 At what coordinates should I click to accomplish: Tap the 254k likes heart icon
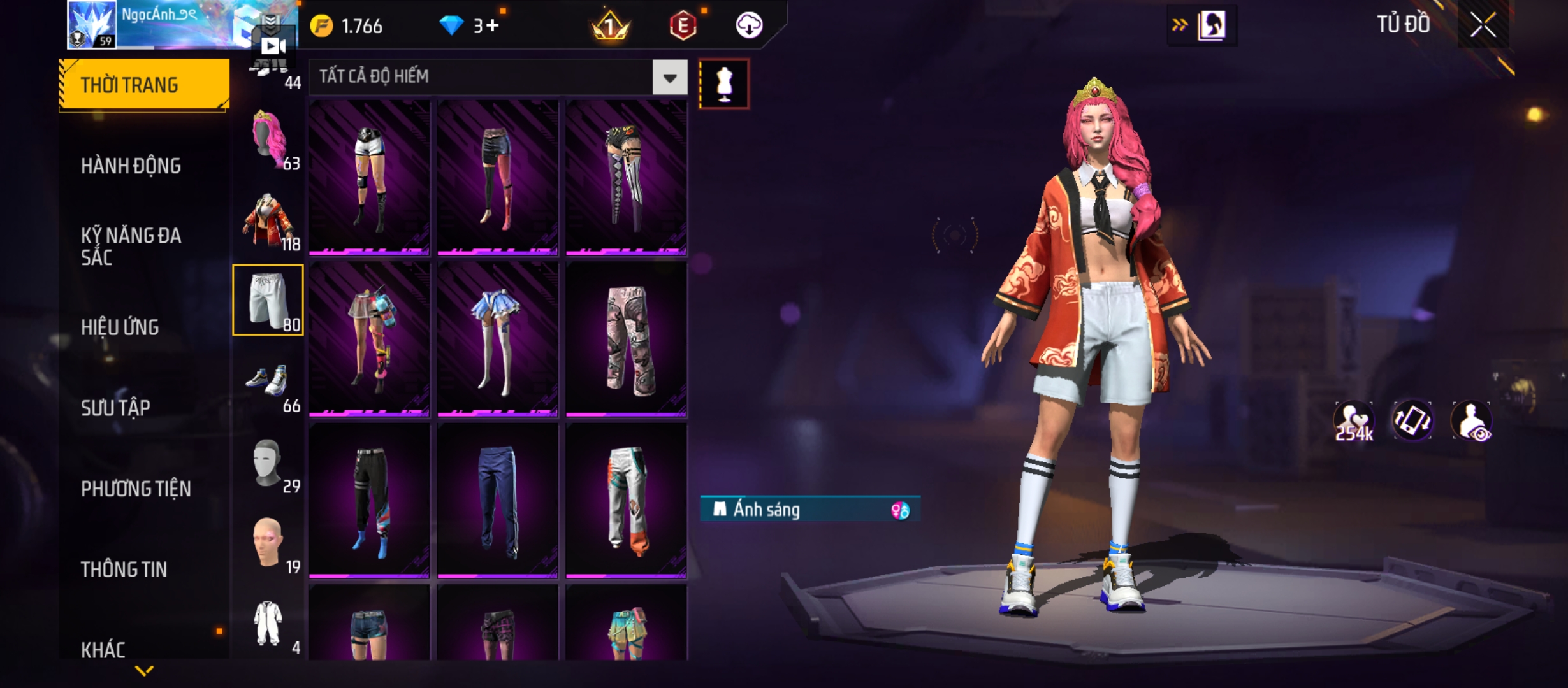pos(1353,421)
